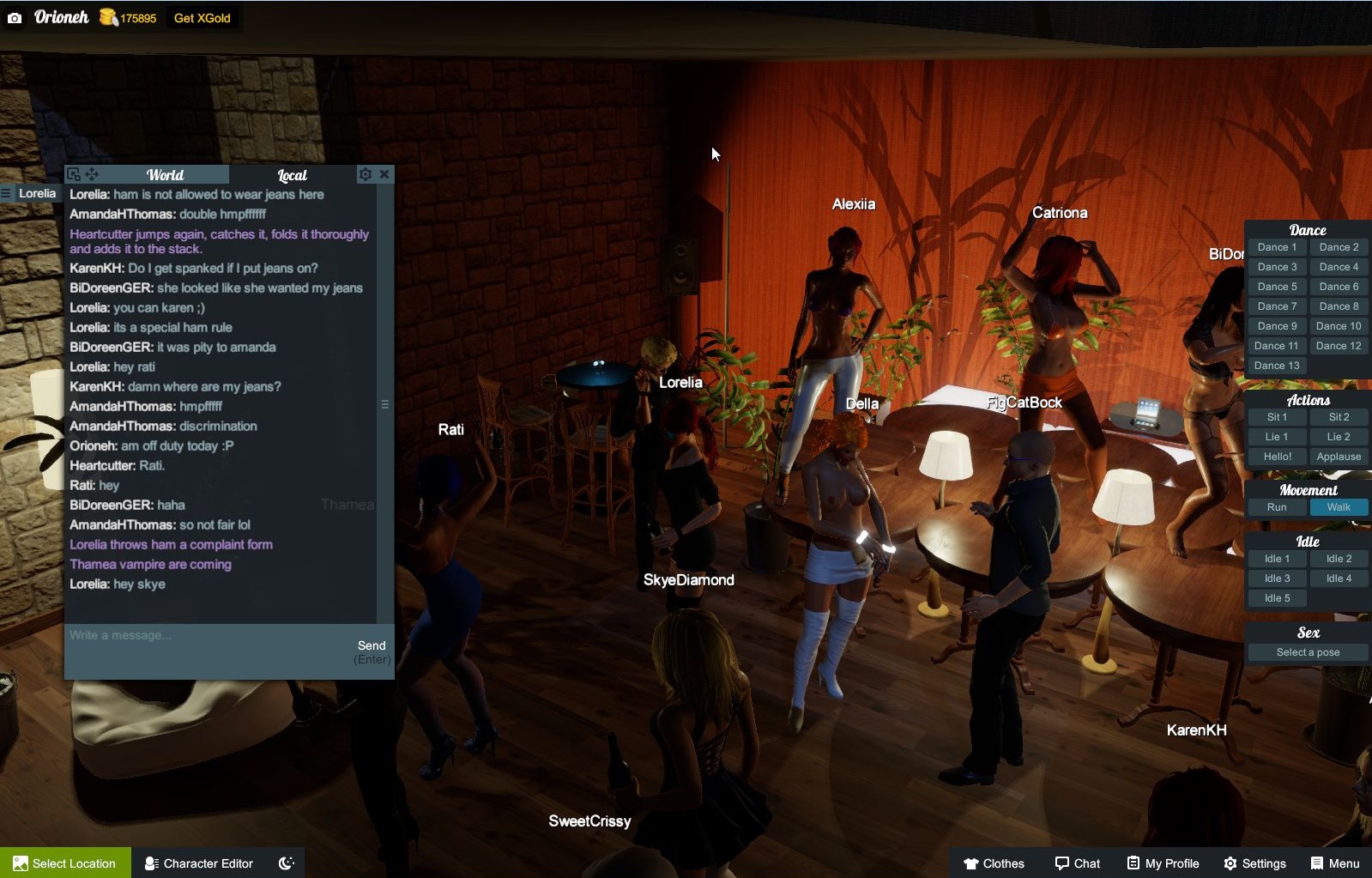The height and width of the screenshot is (878, 1372).
Task: Switch to the Local chat tab
Action: pyautogui.click(x=292, y=175)
